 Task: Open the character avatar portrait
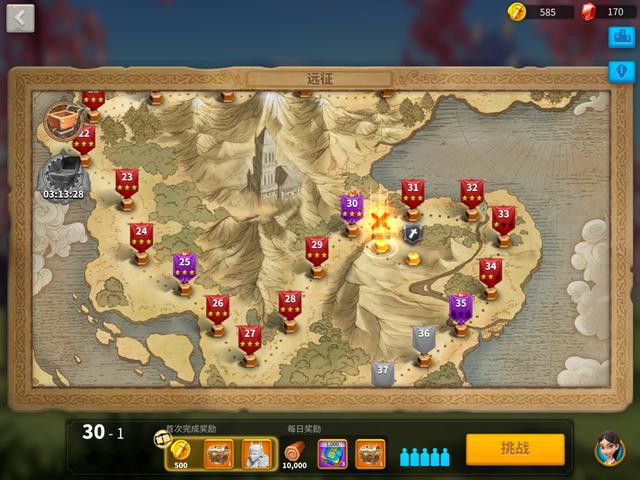tap(609, 449)
